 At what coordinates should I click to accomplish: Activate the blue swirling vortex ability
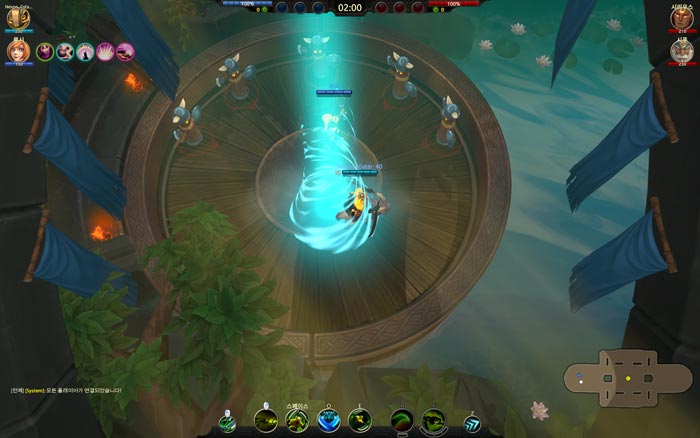328,421
